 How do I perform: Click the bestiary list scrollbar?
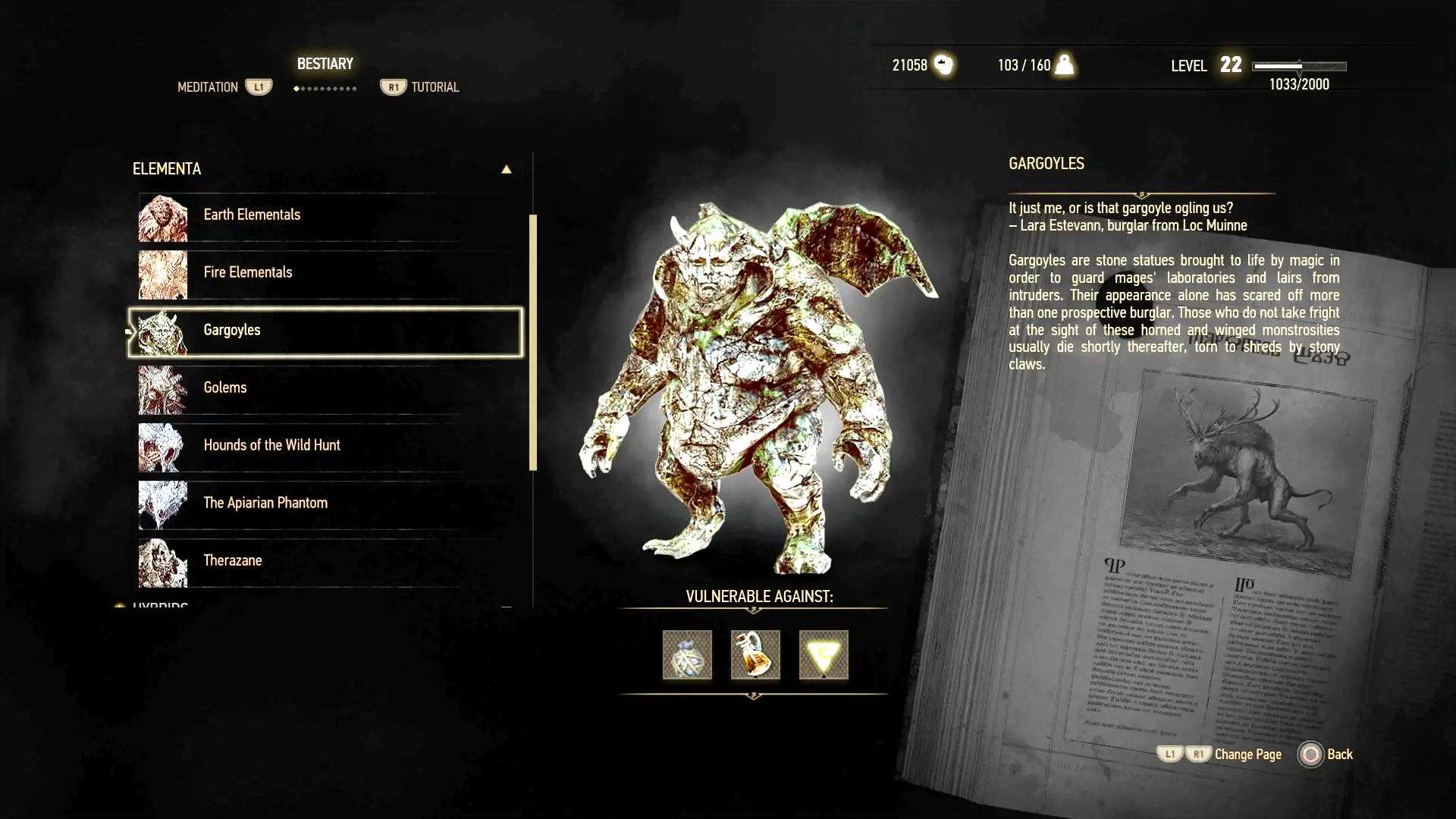point(533,341)
